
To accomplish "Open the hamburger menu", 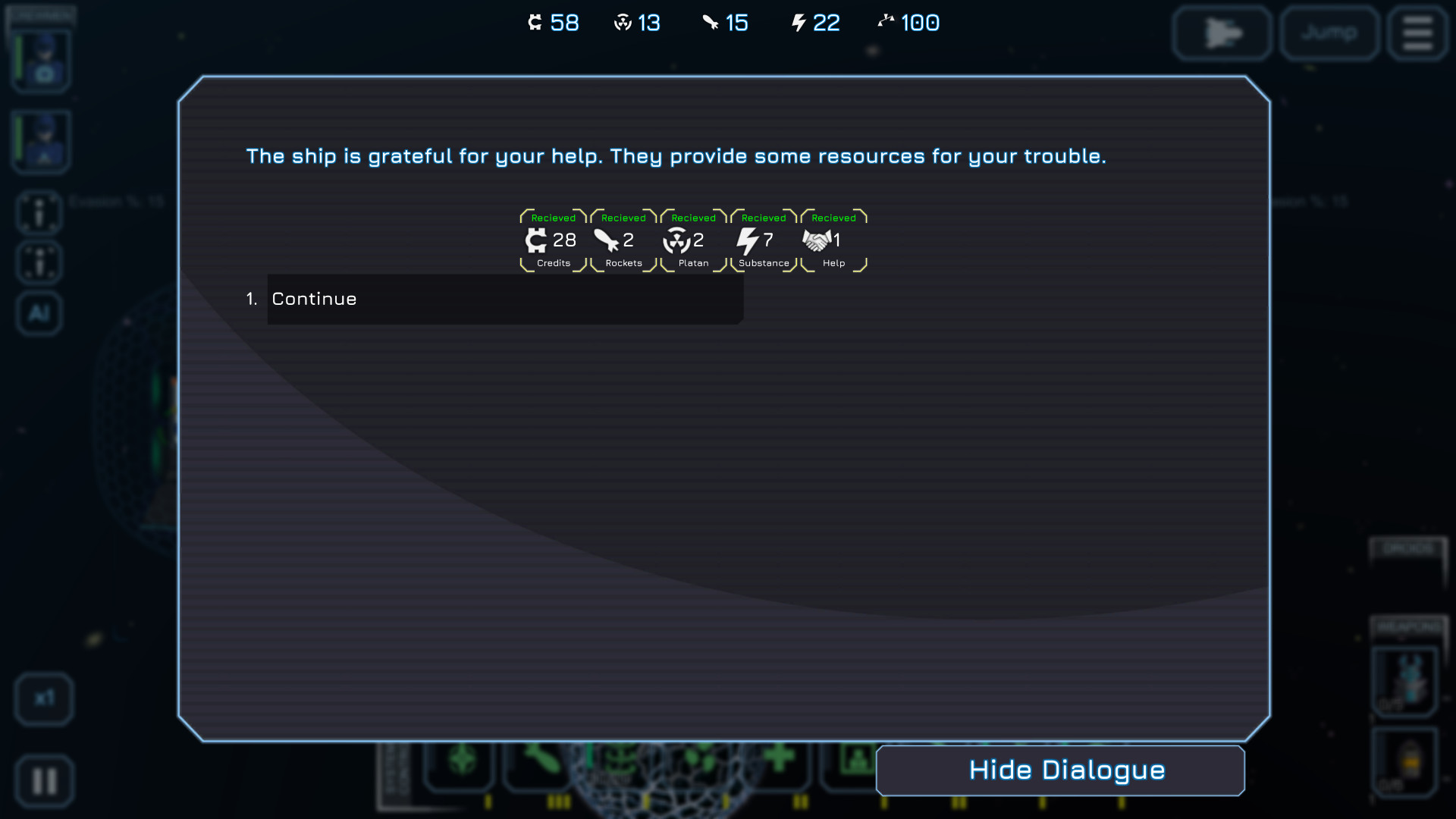I will tap(1417, 33).
